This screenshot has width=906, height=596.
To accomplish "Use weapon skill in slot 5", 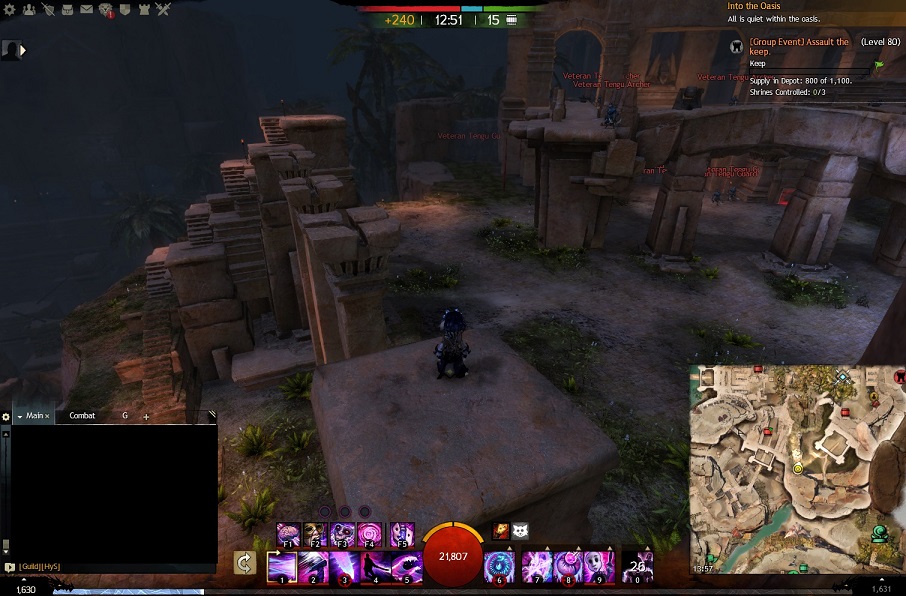I will pos(404,566).
